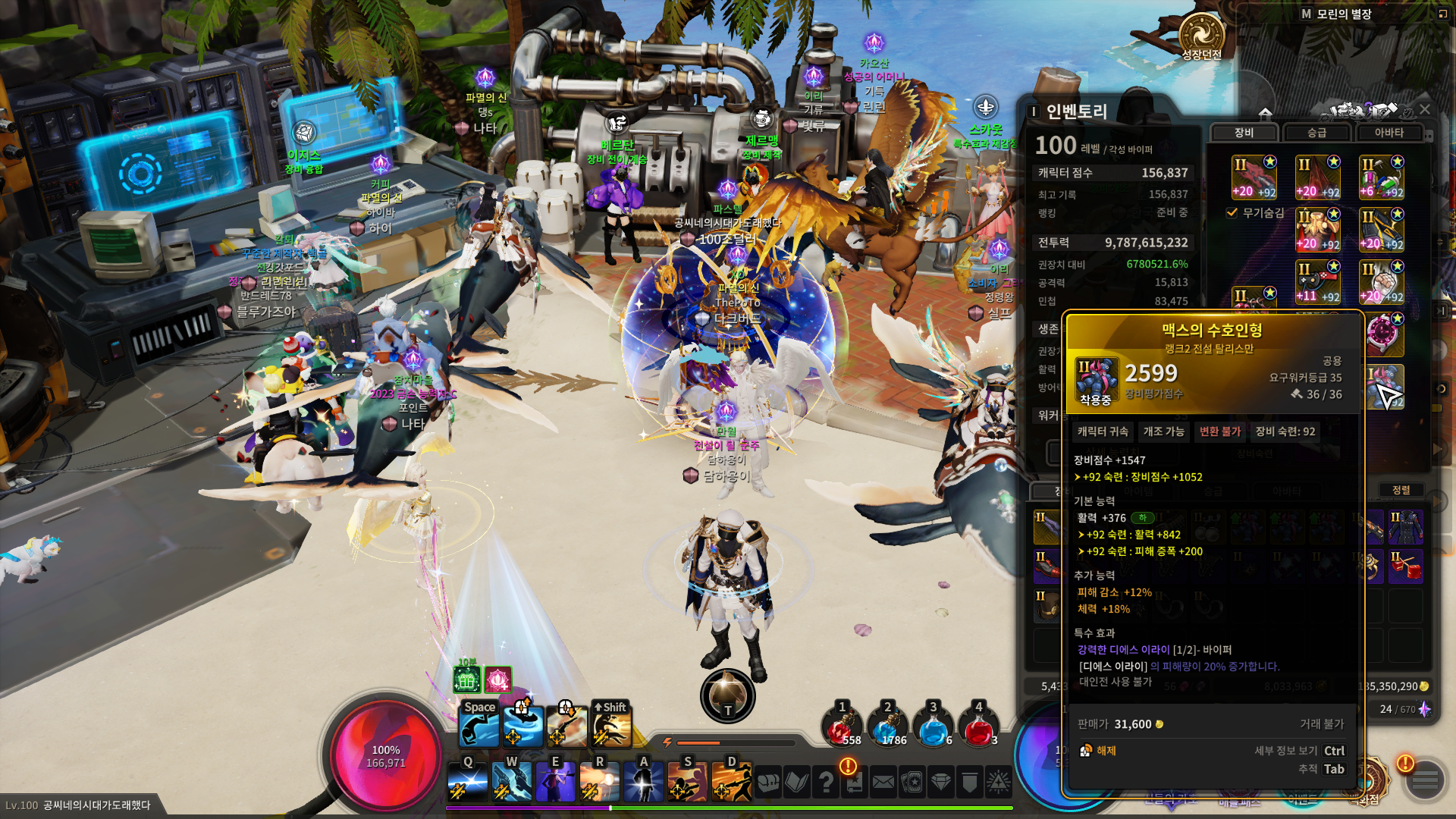Use the red potion with 558 count
The image size is (1456, 819).
tap(842, 726)
